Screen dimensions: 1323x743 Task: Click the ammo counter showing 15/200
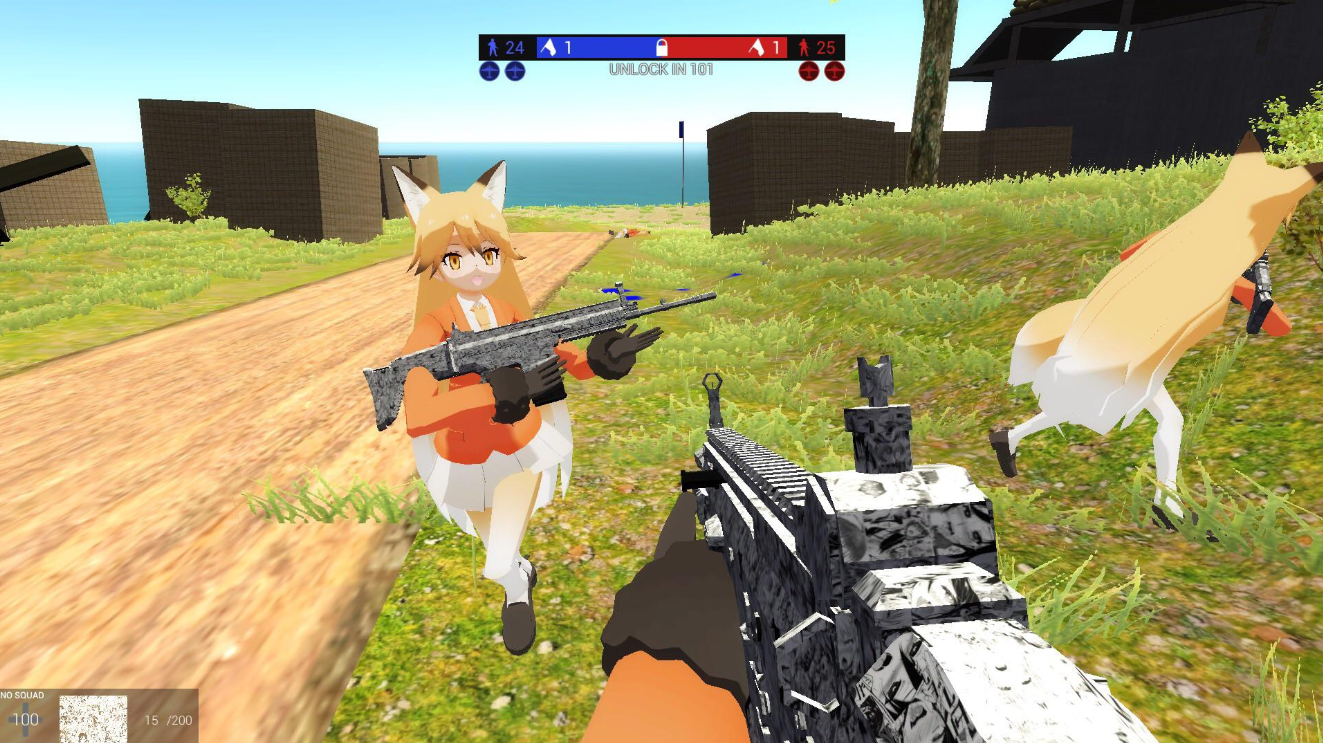click(168, 720)
